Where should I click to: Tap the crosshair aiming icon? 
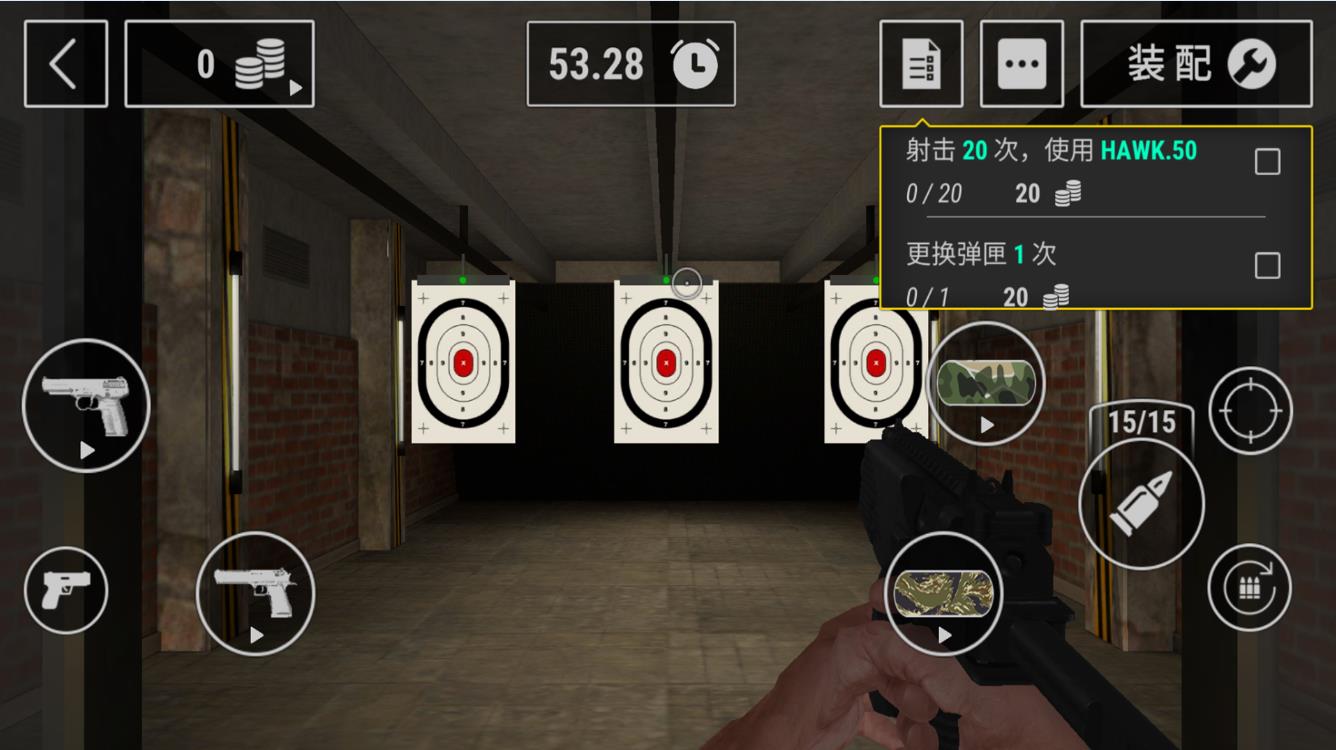click(1249, 408)
